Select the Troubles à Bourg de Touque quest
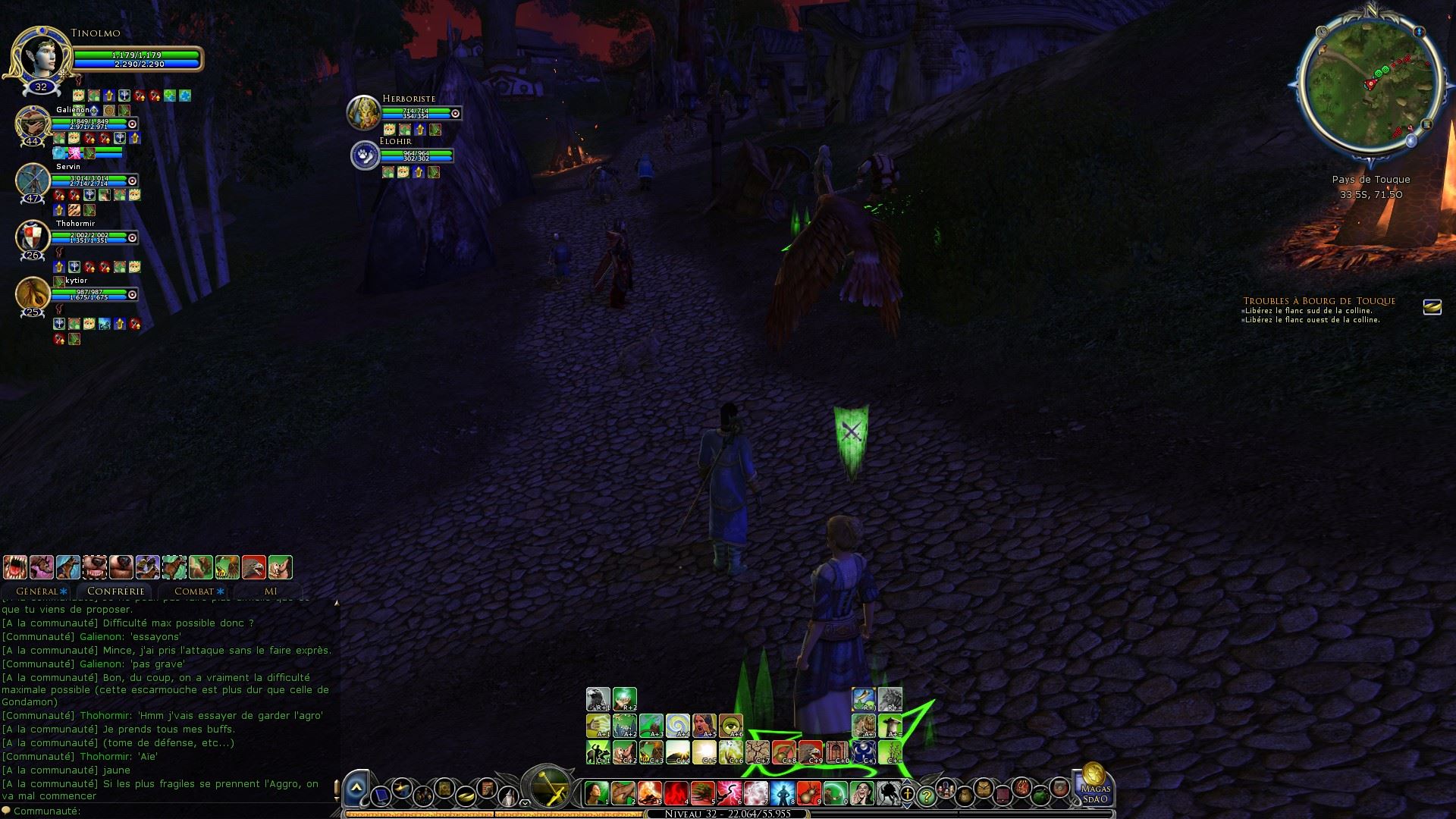Image resolution: width=1456 pixels, height=819 pixels. click(x=1319, y=301)
